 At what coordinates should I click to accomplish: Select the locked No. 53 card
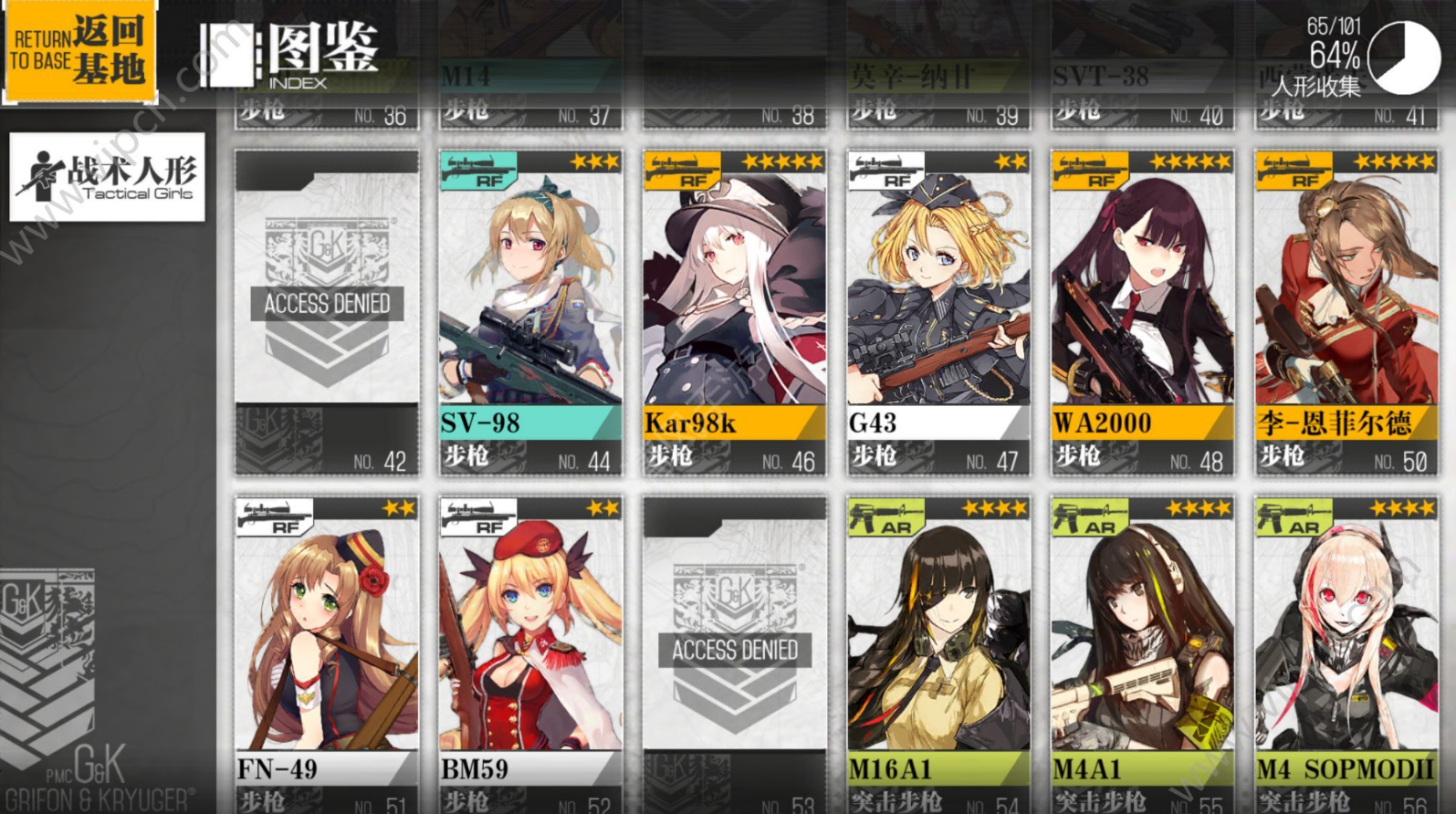pos(734,652)
